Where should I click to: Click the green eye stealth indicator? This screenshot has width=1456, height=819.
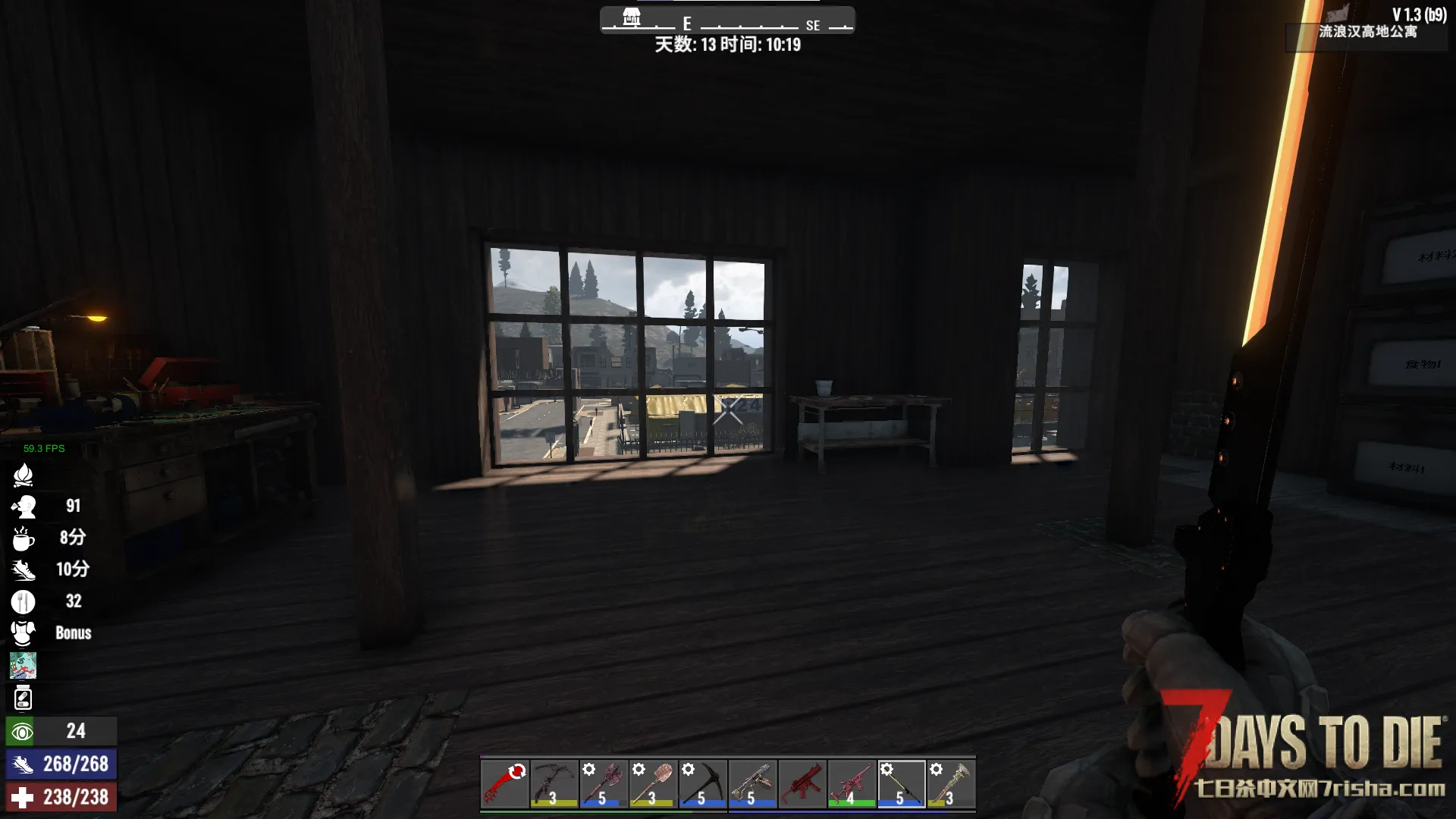[21, 732]
